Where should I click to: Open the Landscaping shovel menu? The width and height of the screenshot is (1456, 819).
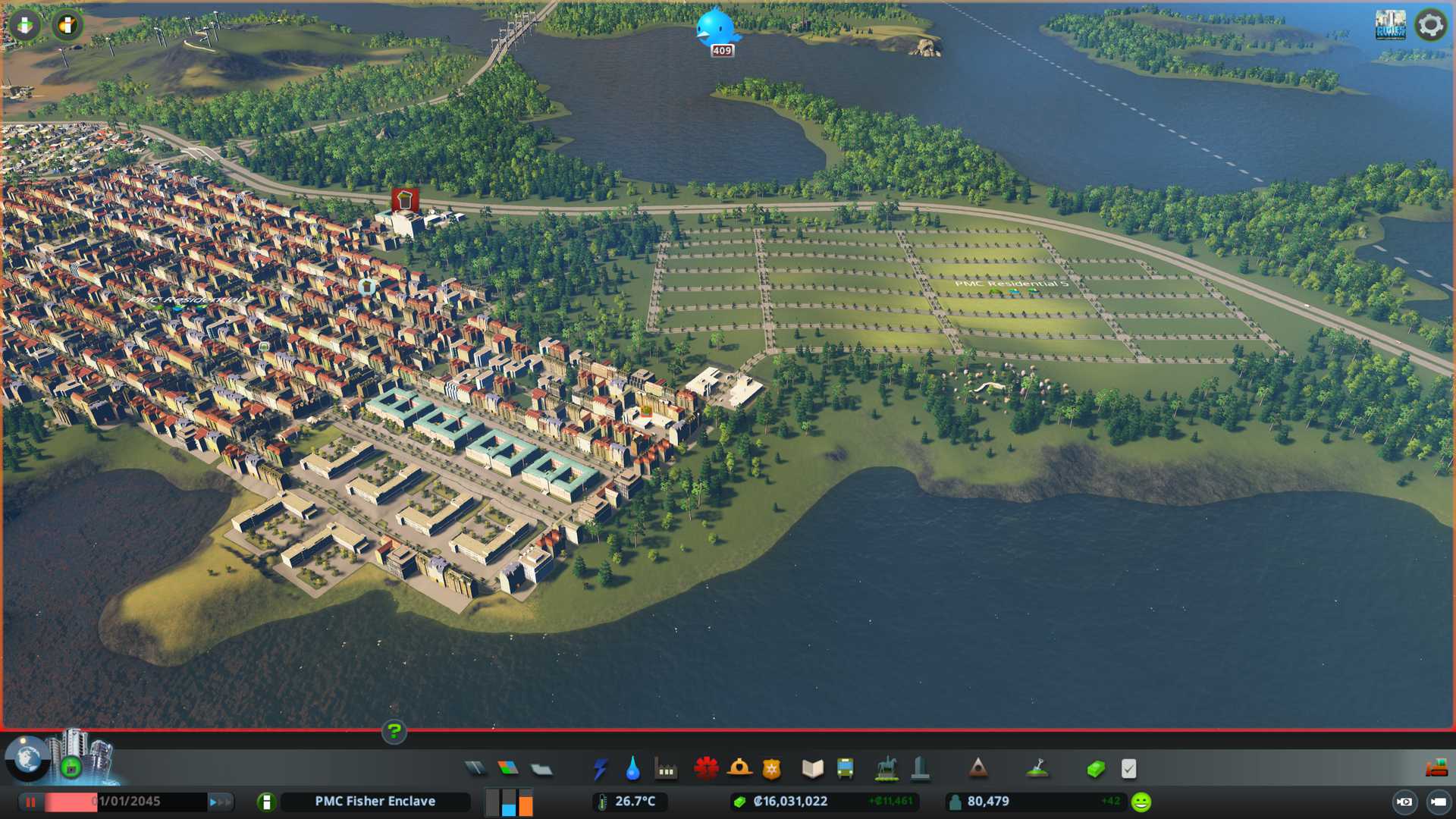(x=1037, y=769)
